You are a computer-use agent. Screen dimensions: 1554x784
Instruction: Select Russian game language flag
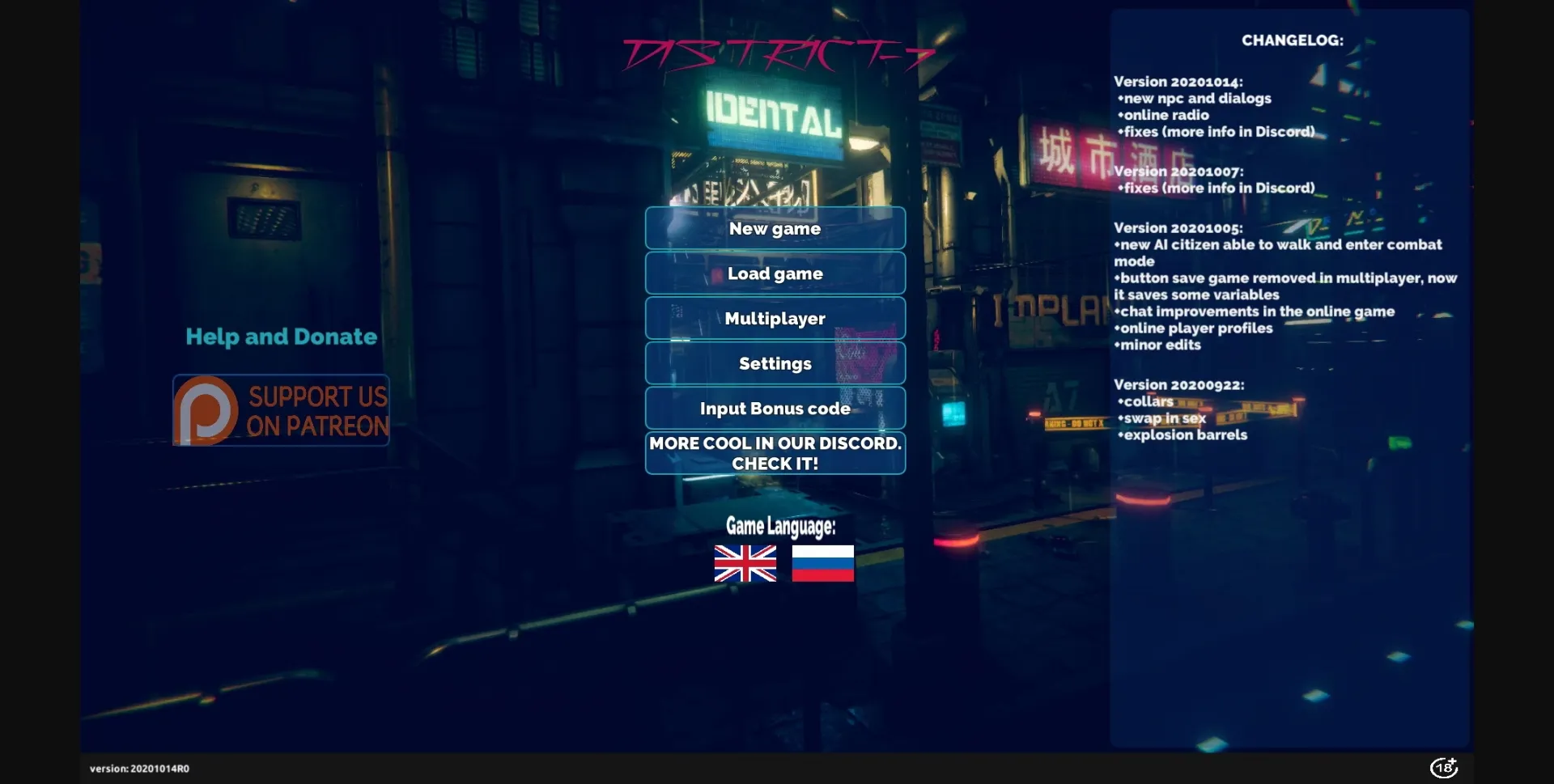click(822, 565)
